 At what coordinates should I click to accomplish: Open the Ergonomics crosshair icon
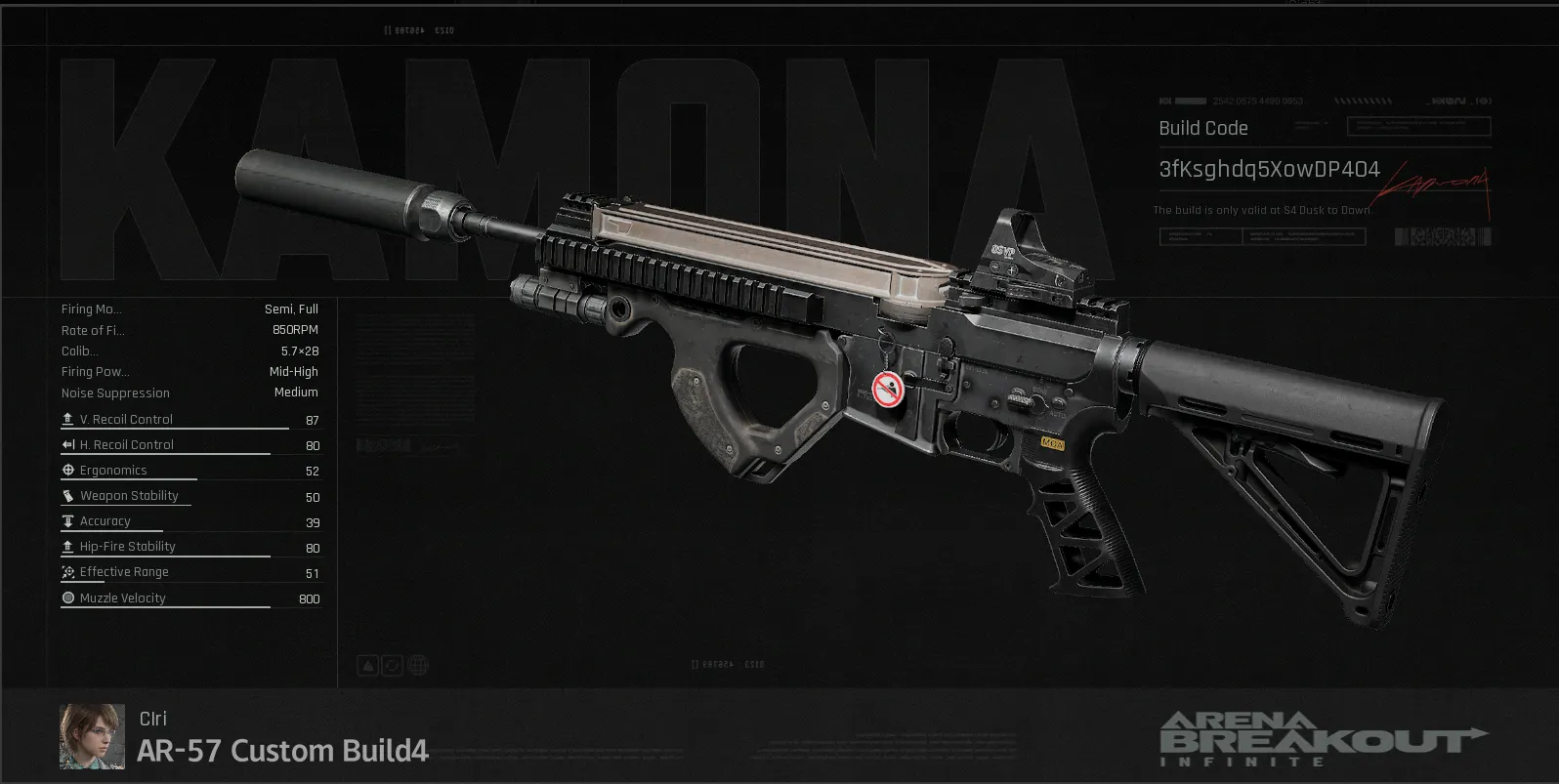point(67,470)
